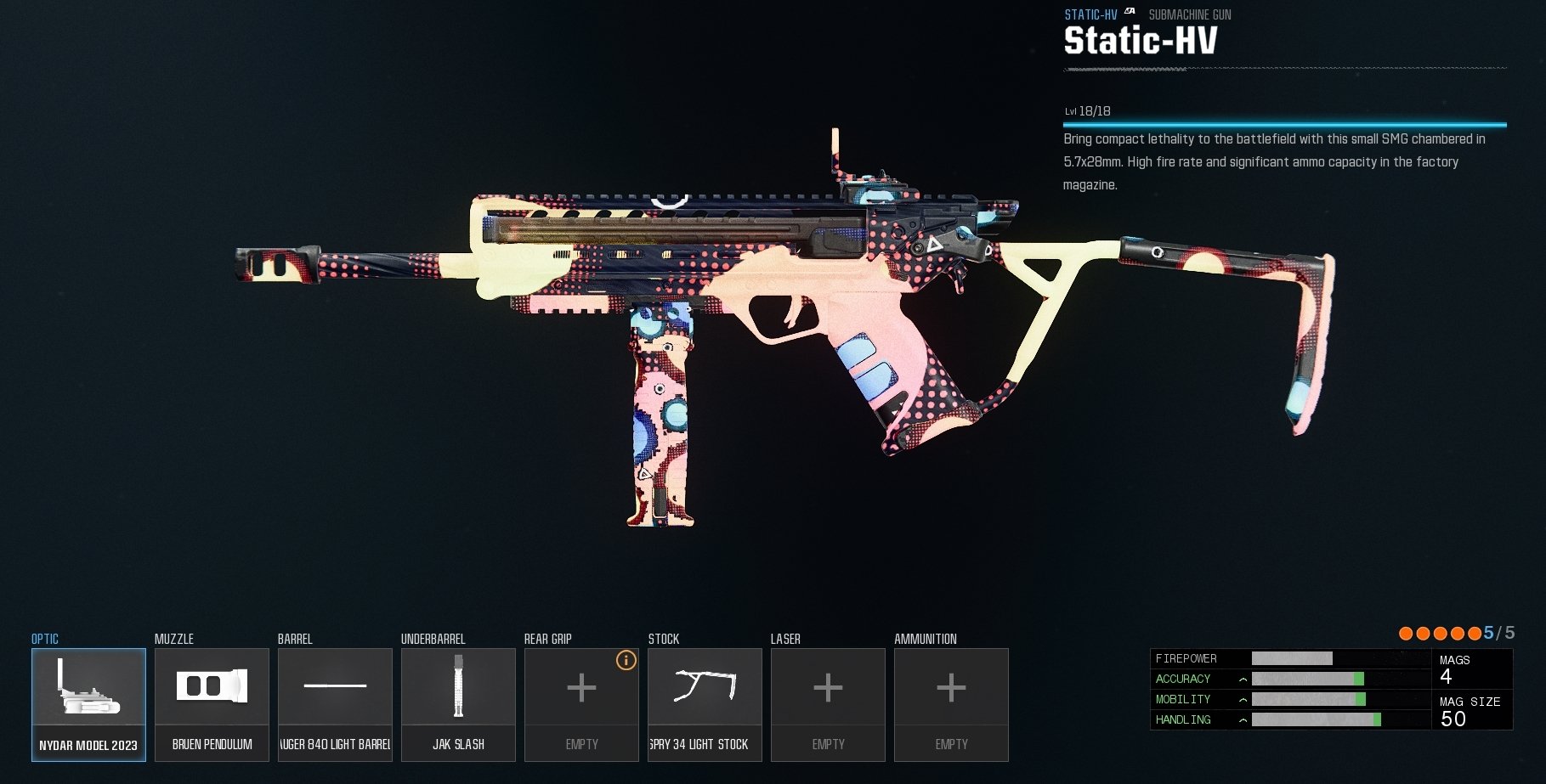Expand the Accuracy stat details

click(x=1242, y=679)
